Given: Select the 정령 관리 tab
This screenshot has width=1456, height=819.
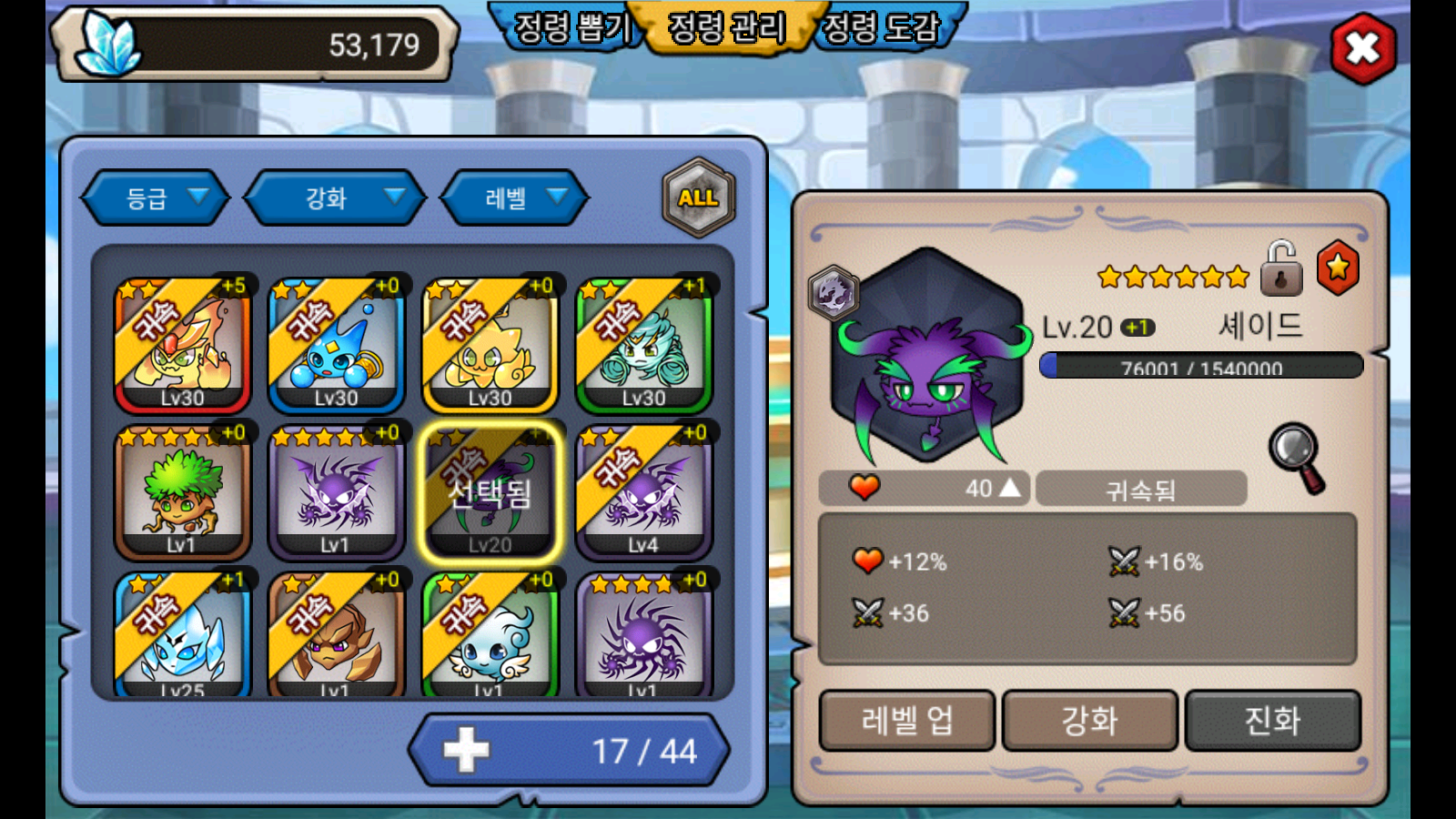Looking at the screenshot, I should [726, 27].
